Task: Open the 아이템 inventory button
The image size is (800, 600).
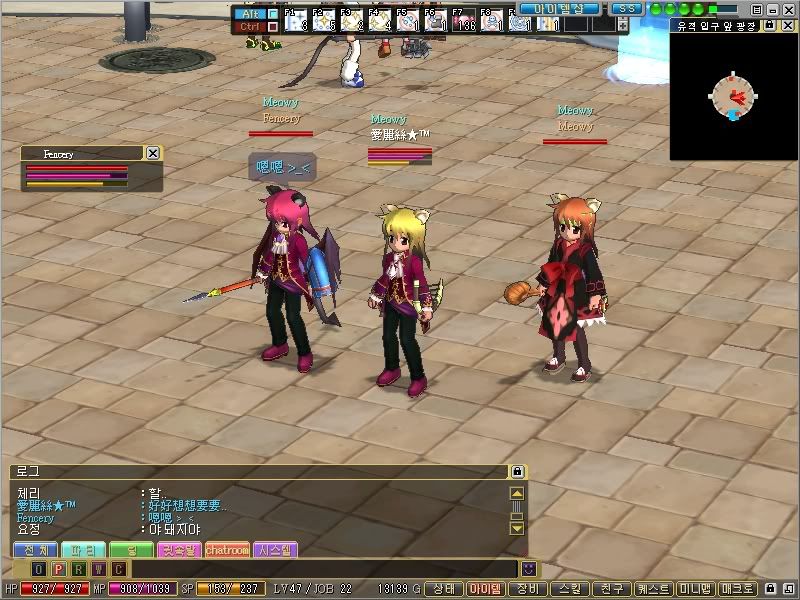Action: click(486, 589)
